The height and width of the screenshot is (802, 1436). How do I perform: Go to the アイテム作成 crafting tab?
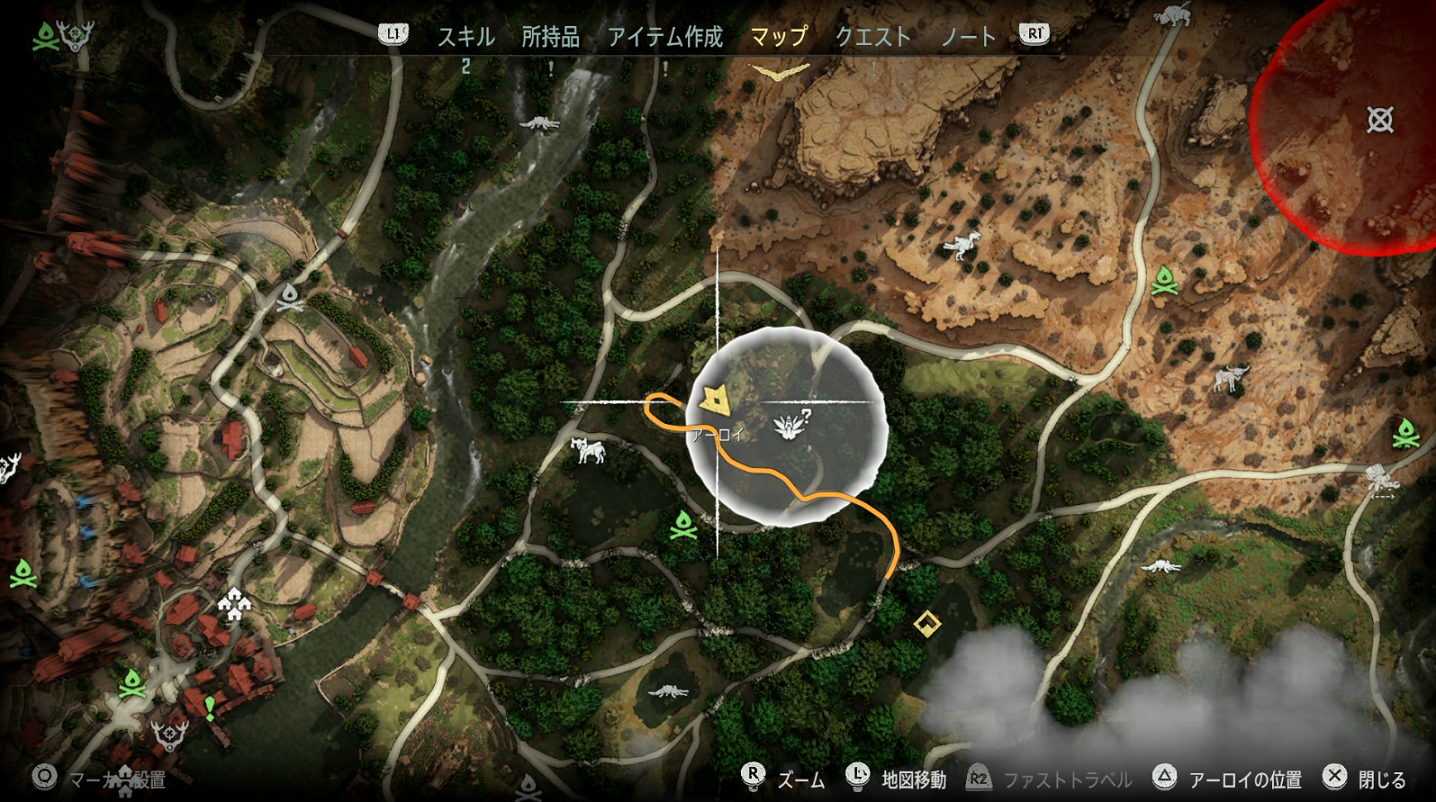665,37
